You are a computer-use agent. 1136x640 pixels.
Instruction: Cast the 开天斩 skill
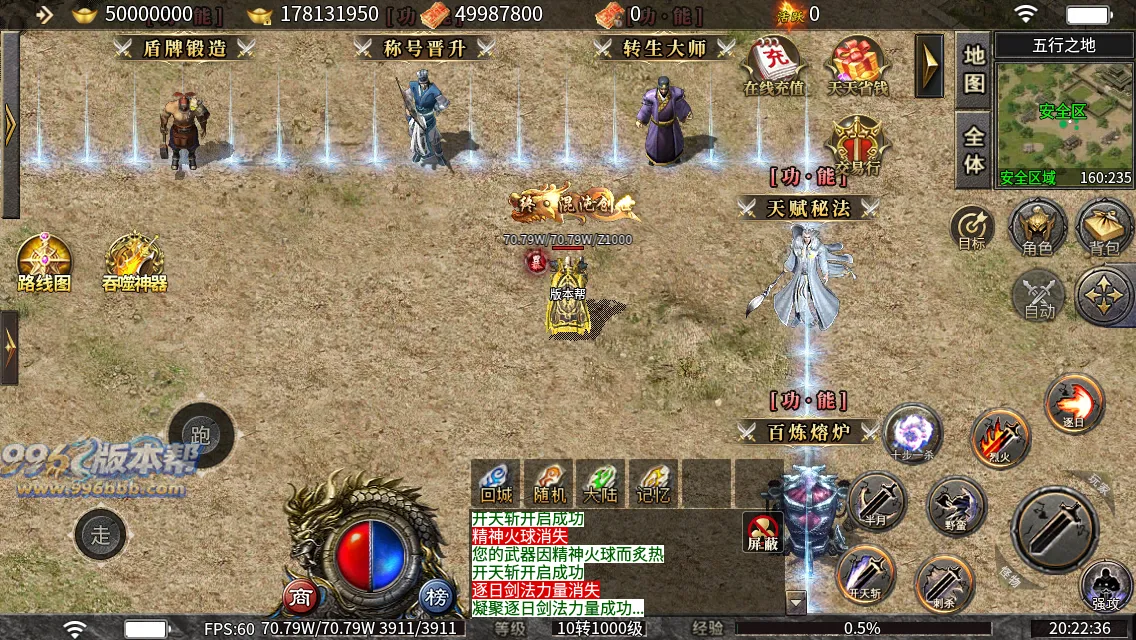pyautogui.click(x=865, y=574)
